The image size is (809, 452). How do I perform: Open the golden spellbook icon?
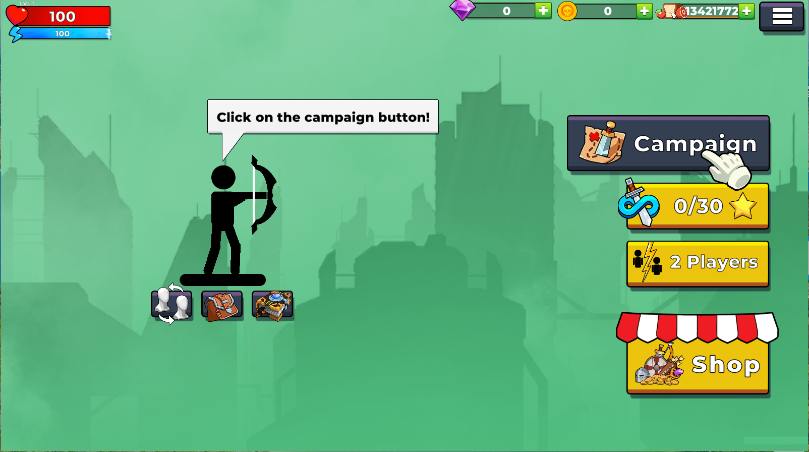click(272, 305)
